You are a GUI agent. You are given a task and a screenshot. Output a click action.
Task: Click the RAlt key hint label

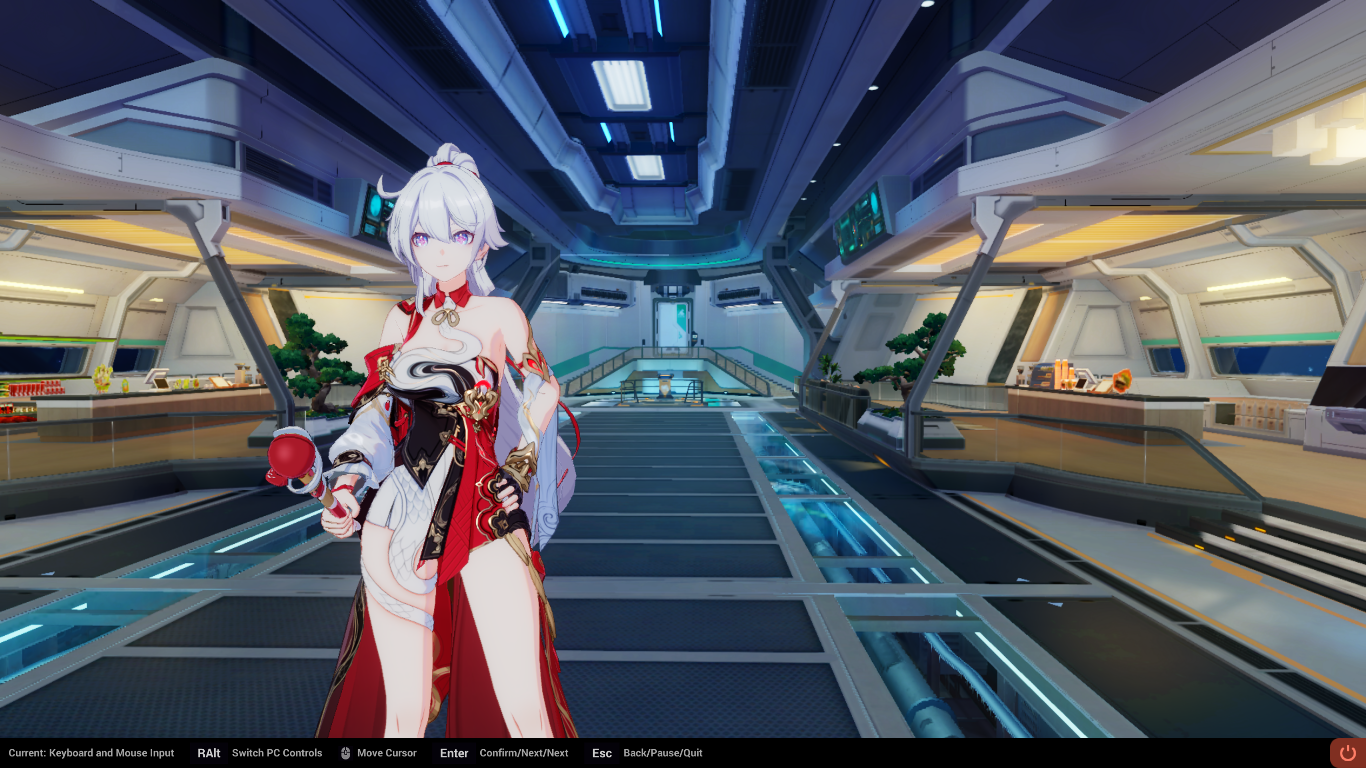point(208,753)
